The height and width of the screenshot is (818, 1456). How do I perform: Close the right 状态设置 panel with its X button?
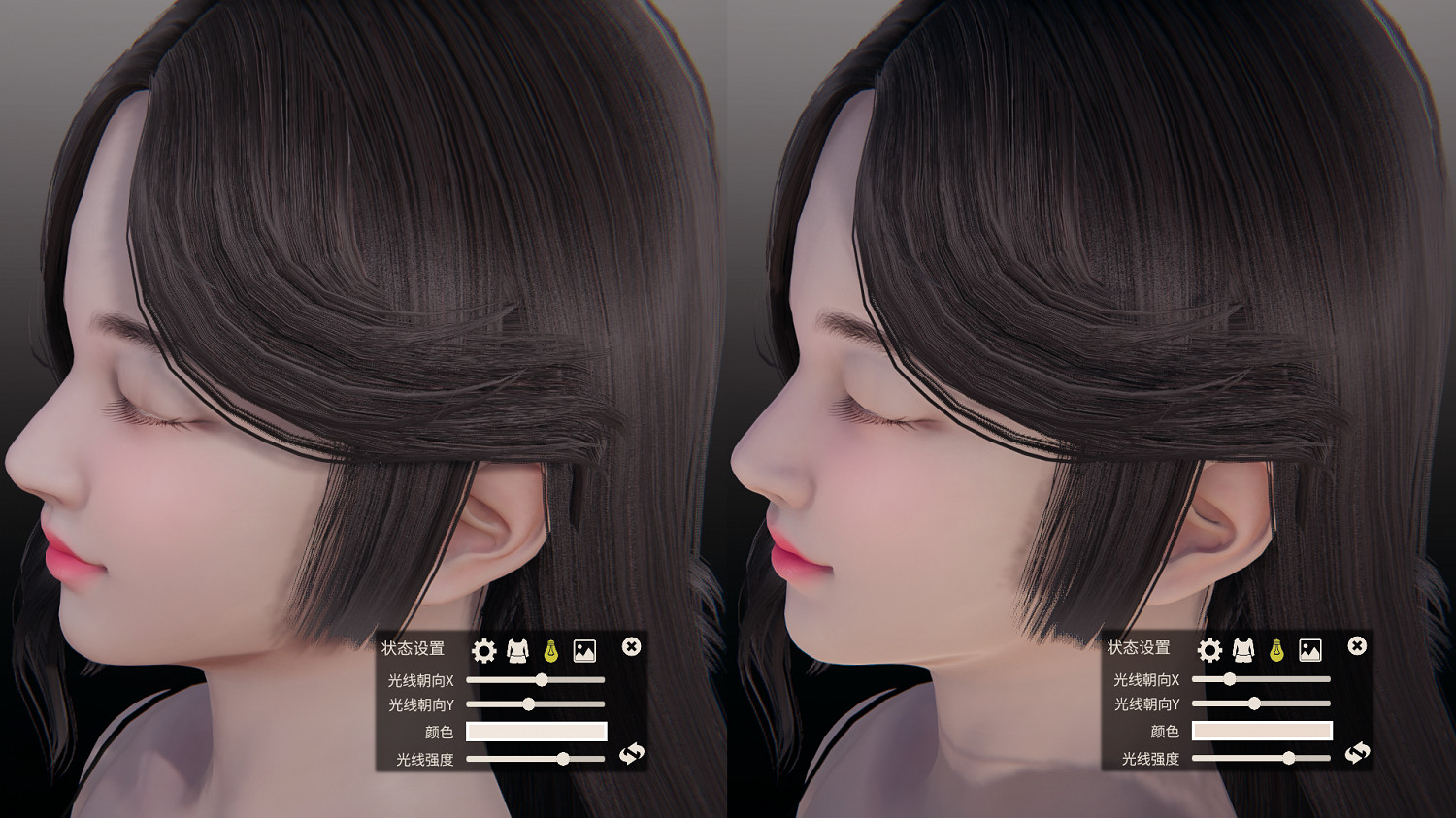[x=1358, y=645]
